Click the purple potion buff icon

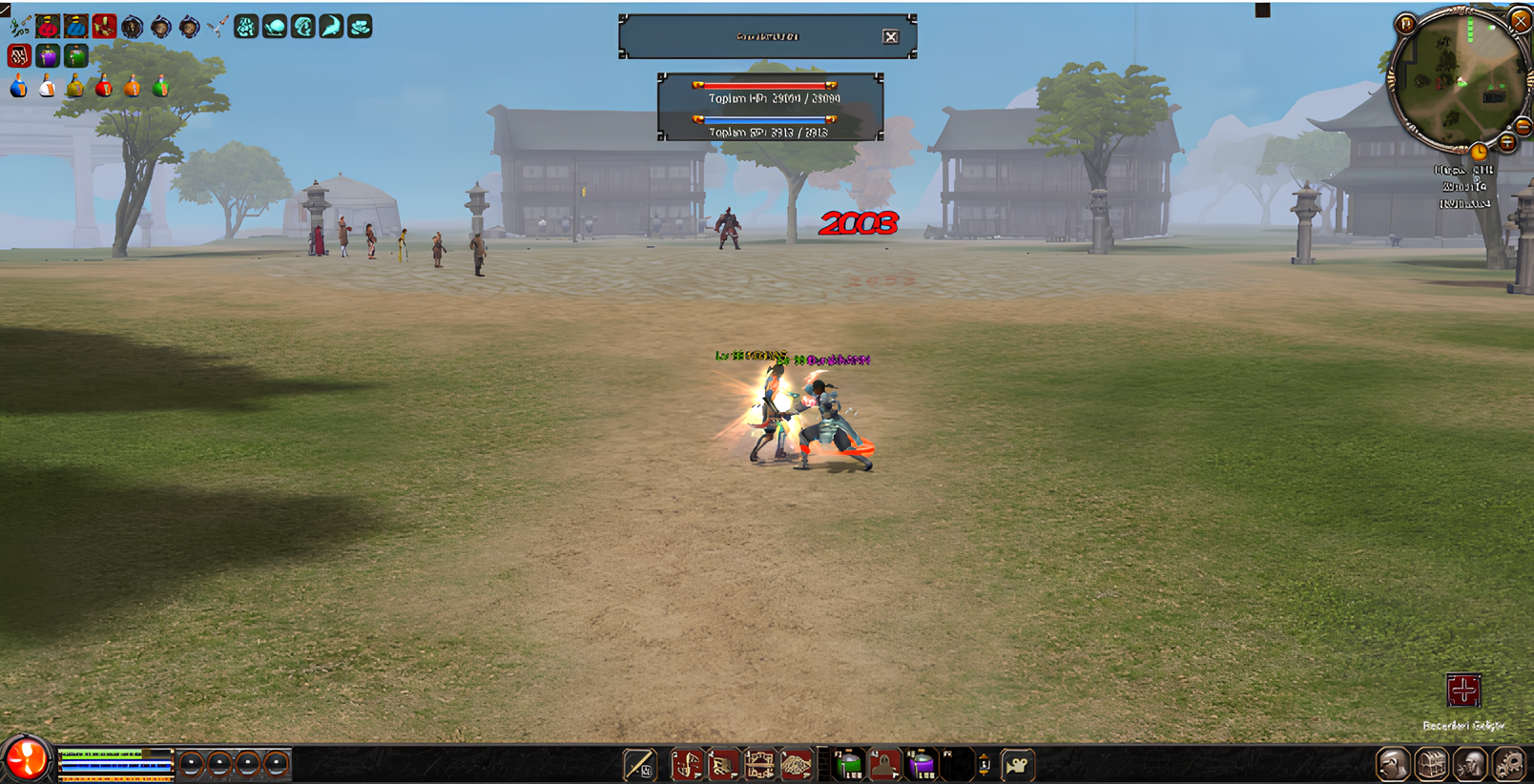[48, 57]
